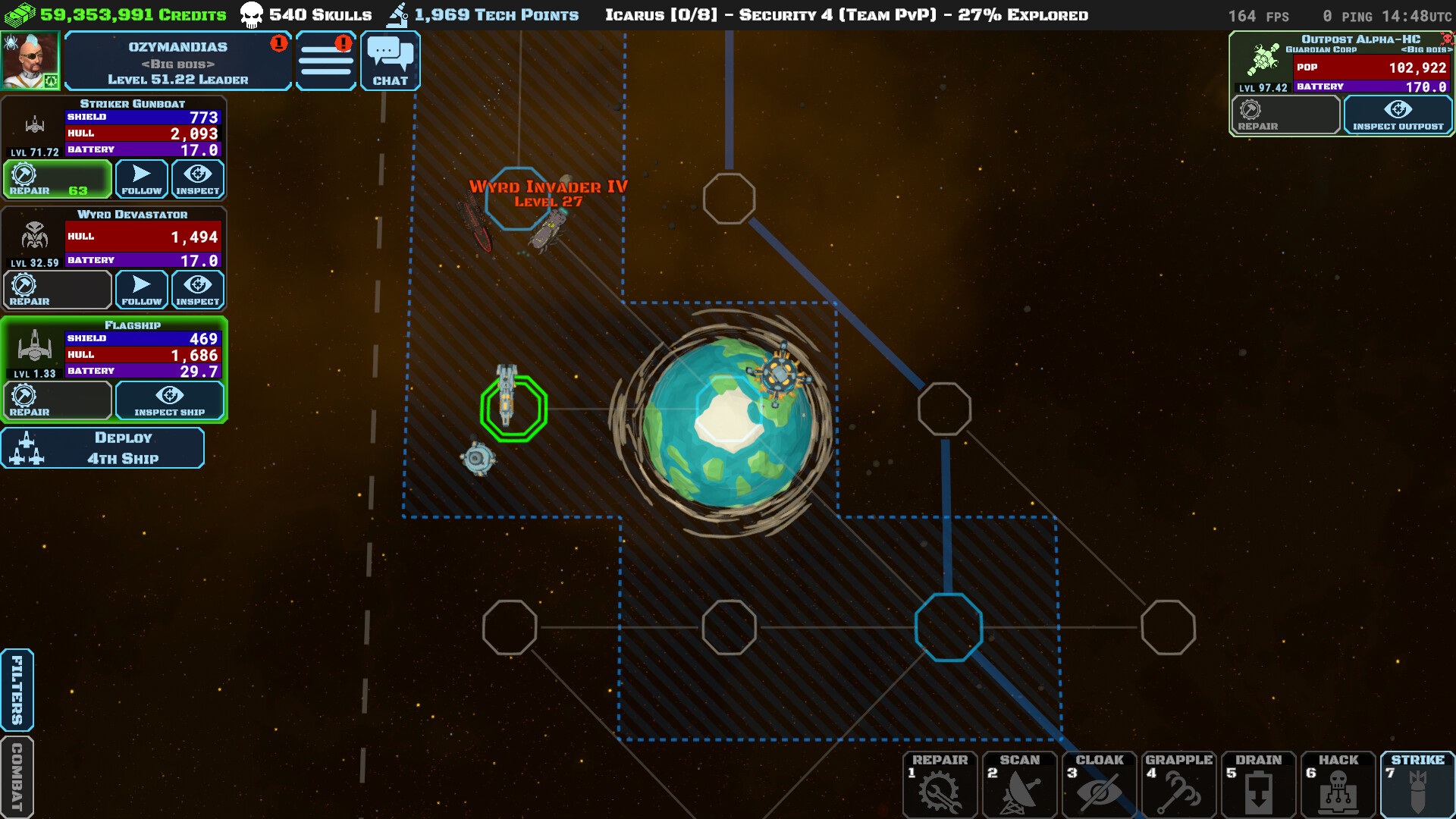Enable Repair on the Wyrd Devastator

tap(58, 290)
